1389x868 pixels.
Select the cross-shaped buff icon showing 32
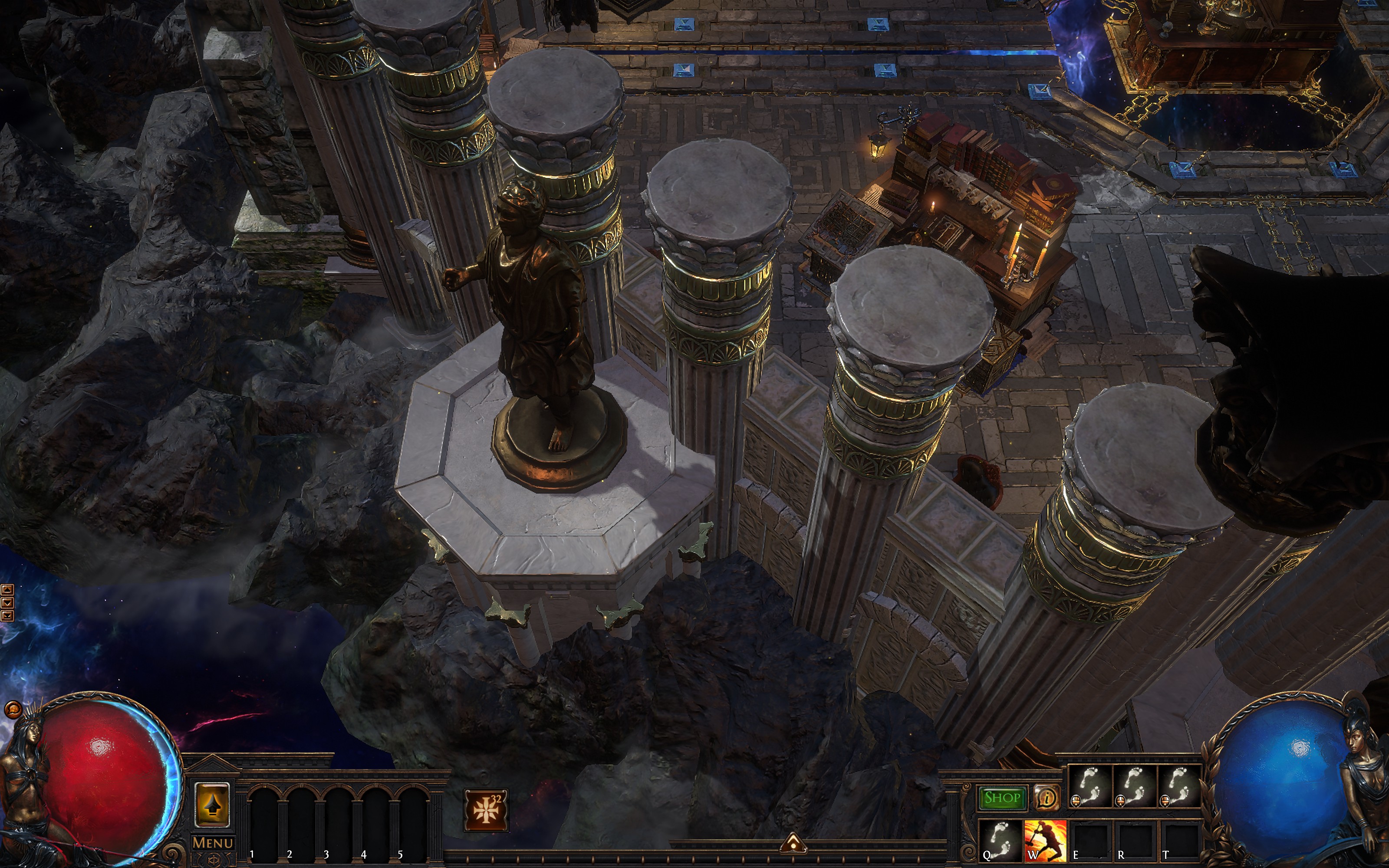point(486,809)
